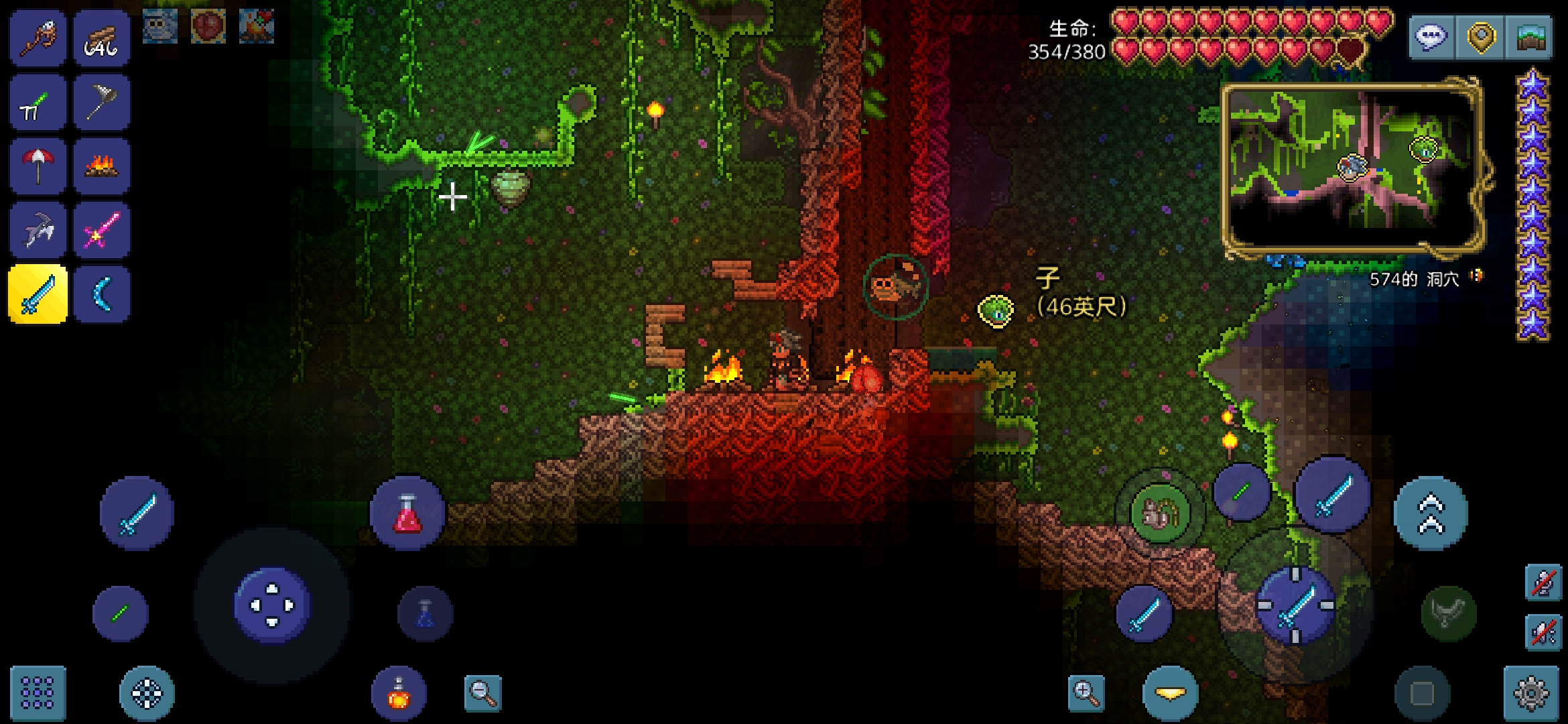Open the settings gear
The width and height of the screenshot is (1568, 724).
click(x=1531, y=692)
